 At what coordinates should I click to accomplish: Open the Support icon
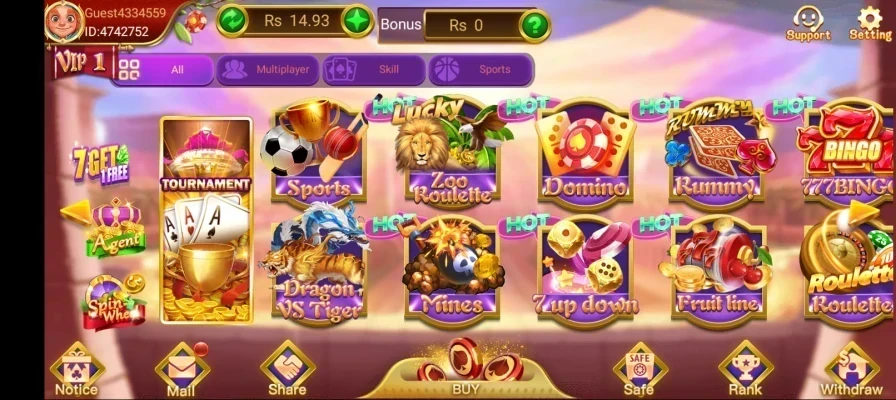click(807, 22)
